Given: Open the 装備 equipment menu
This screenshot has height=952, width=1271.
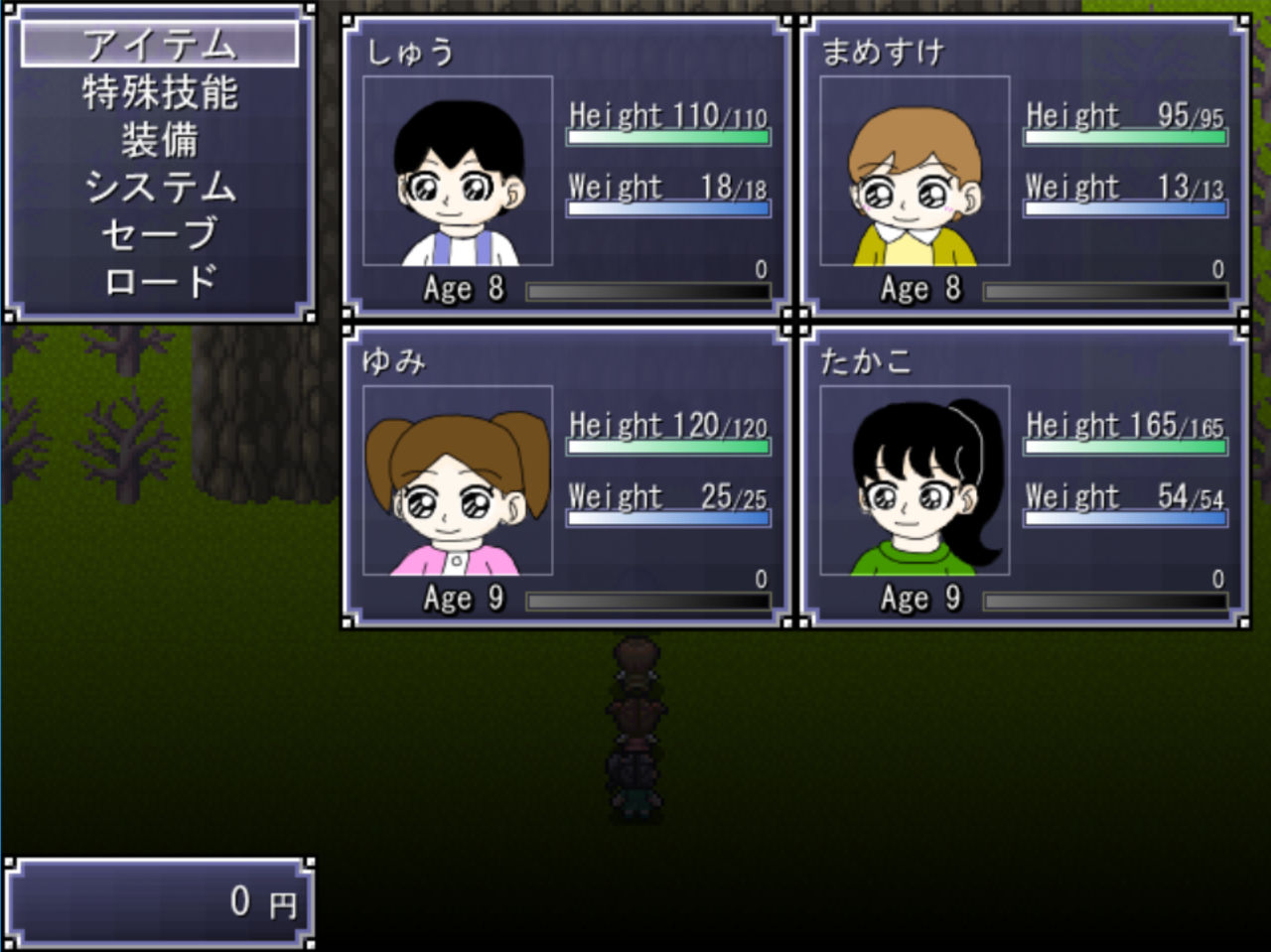Looking at the screenshot, I should click(159, 140).
